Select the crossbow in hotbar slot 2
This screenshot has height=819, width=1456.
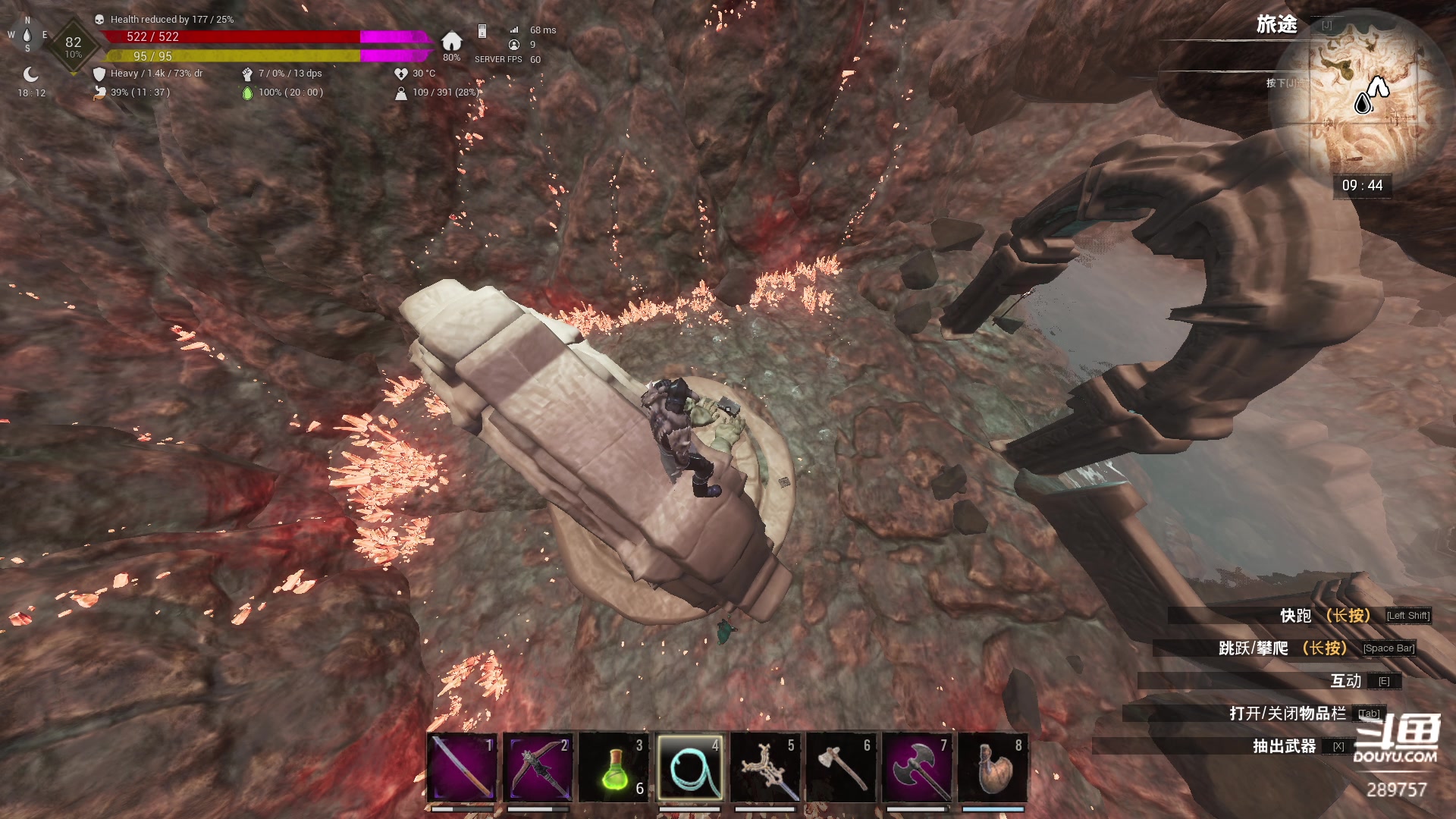pos(538,767)
